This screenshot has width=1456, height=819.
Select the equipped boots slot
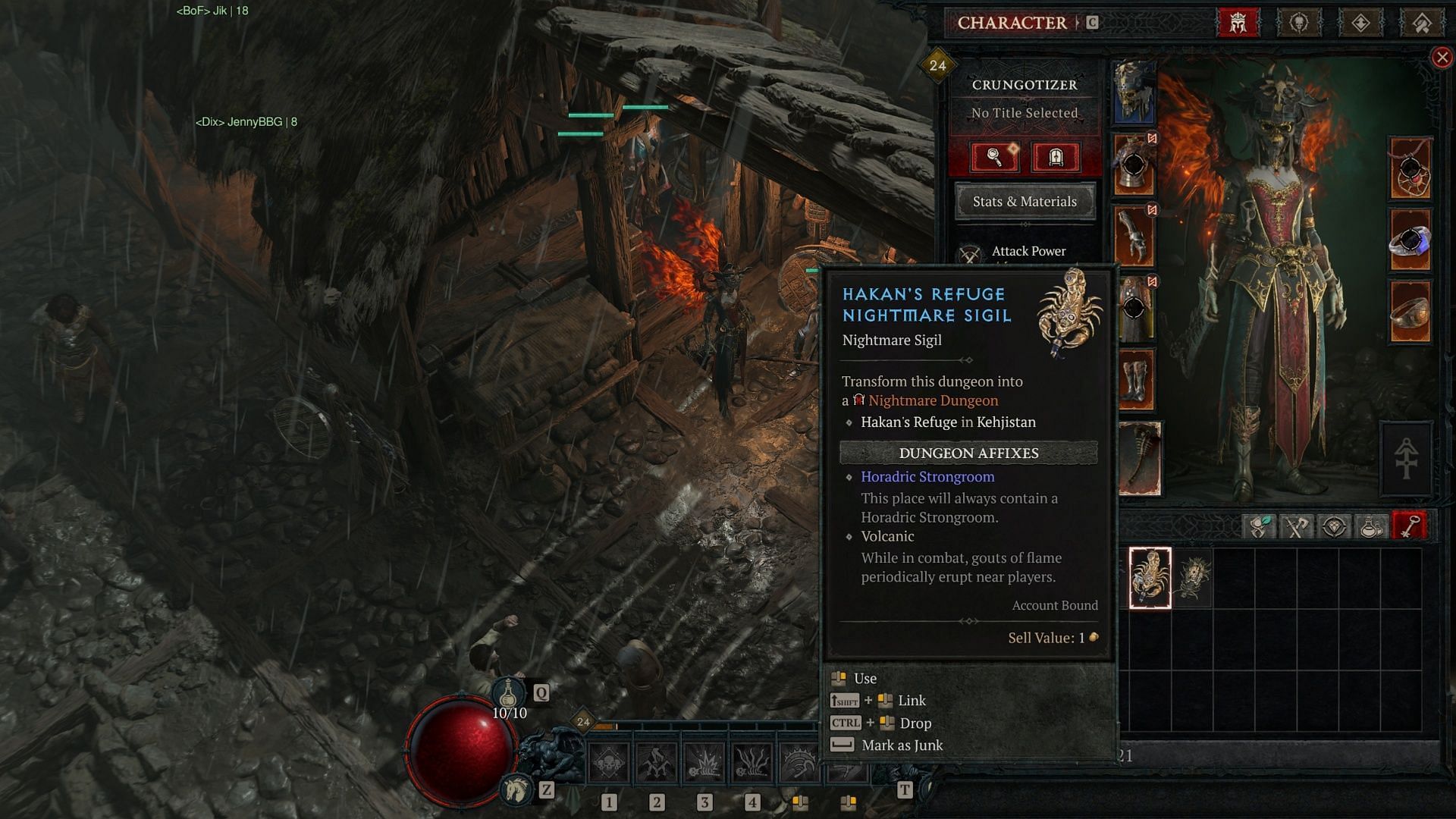click(1134, 379)
